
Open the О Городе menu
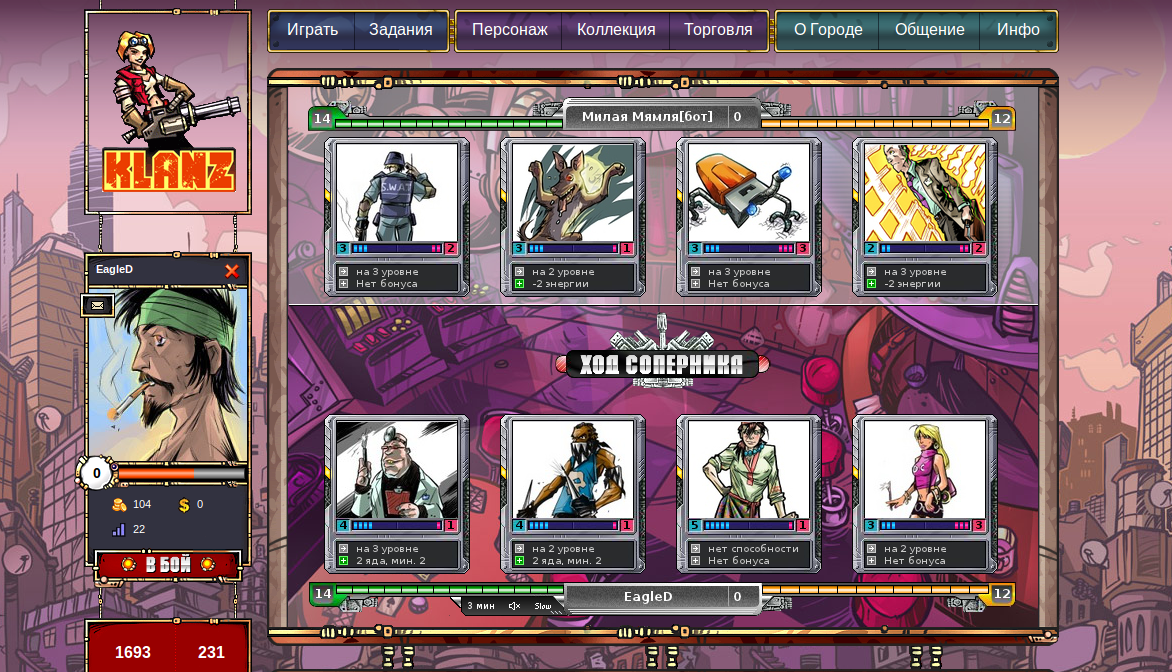click(x=828, y=30)
